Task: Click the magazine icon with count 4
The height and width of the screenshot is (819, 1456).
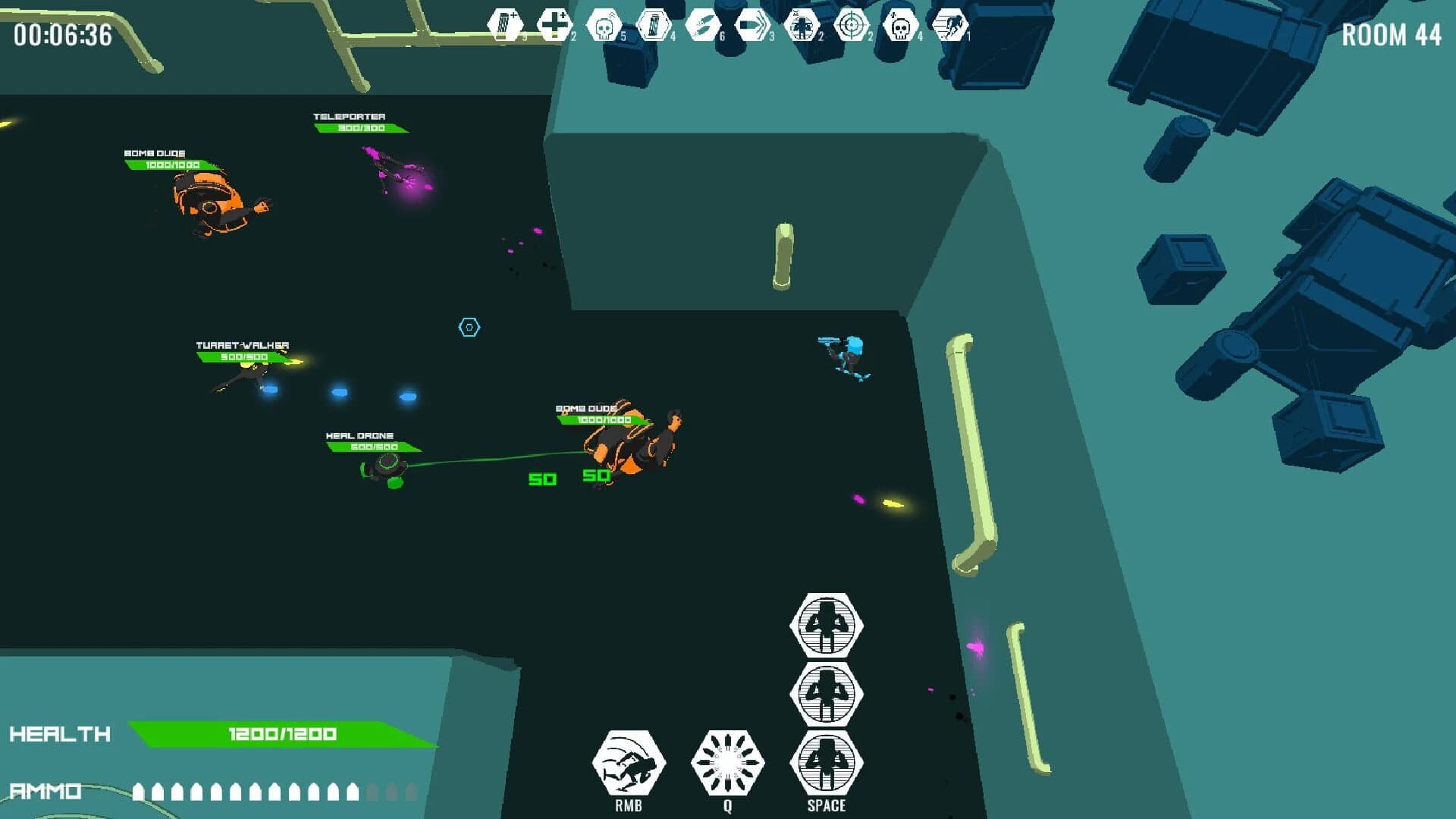Action: [x=652, y=23]
